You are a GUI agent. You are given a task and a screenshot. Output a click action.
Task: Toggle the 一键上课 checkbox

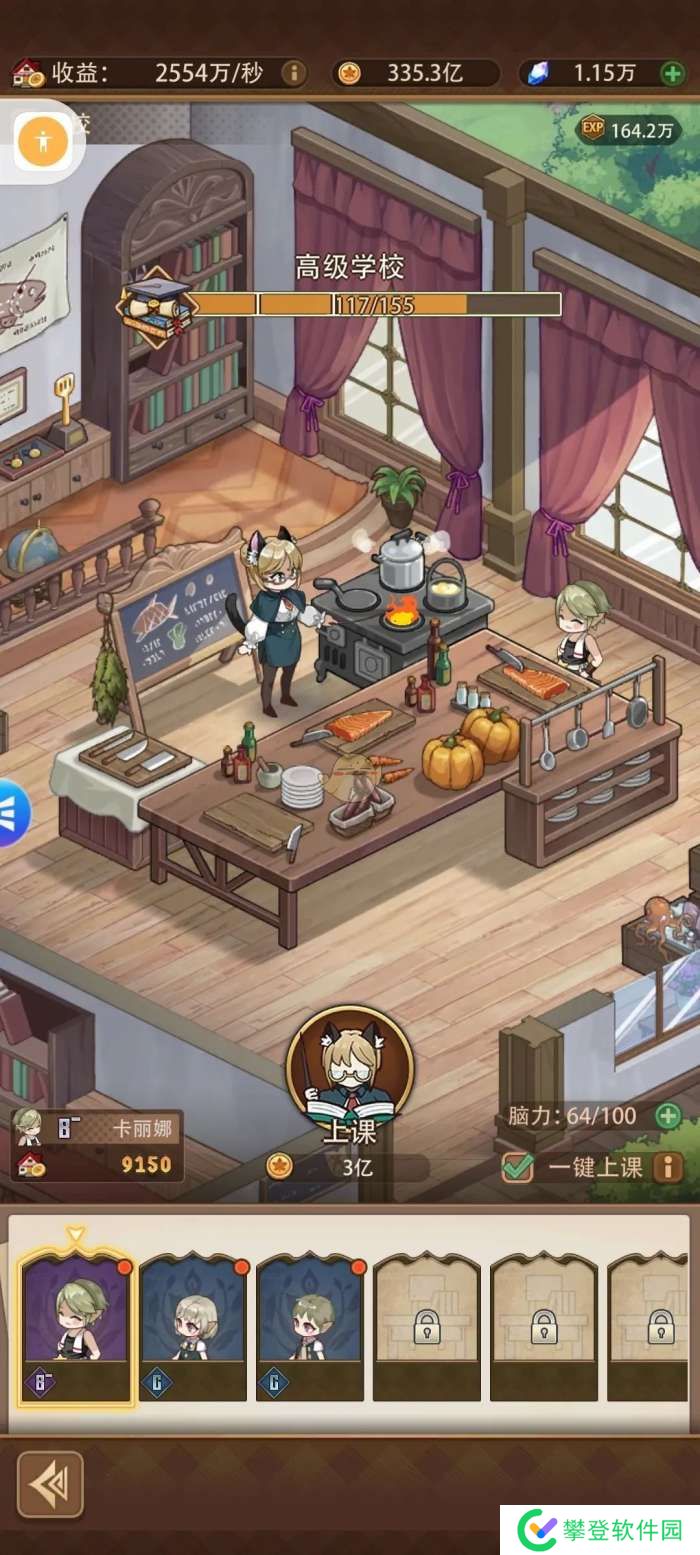pyautogui.click(x=517, y=1166)
